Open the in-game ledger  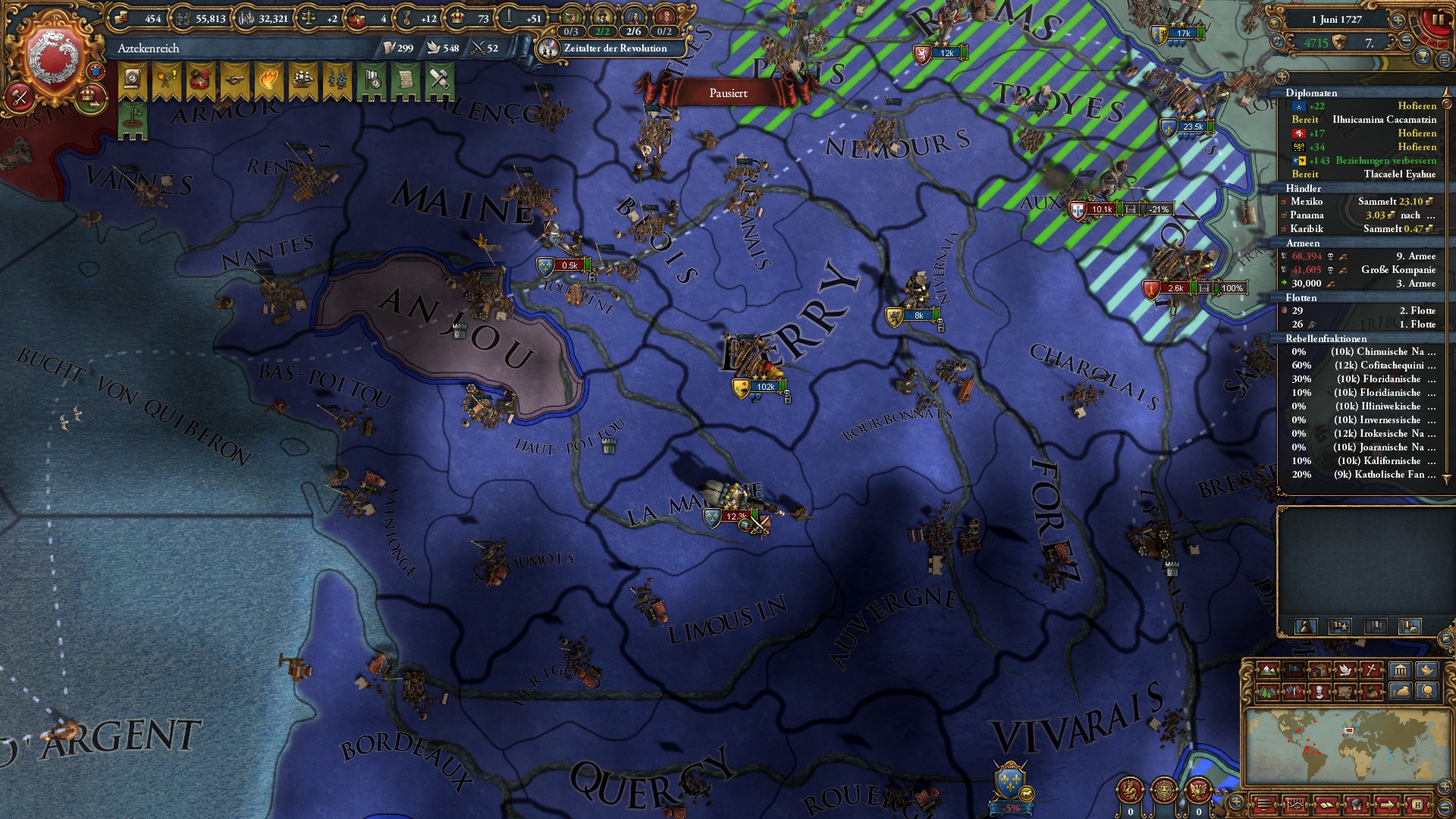1296,805
